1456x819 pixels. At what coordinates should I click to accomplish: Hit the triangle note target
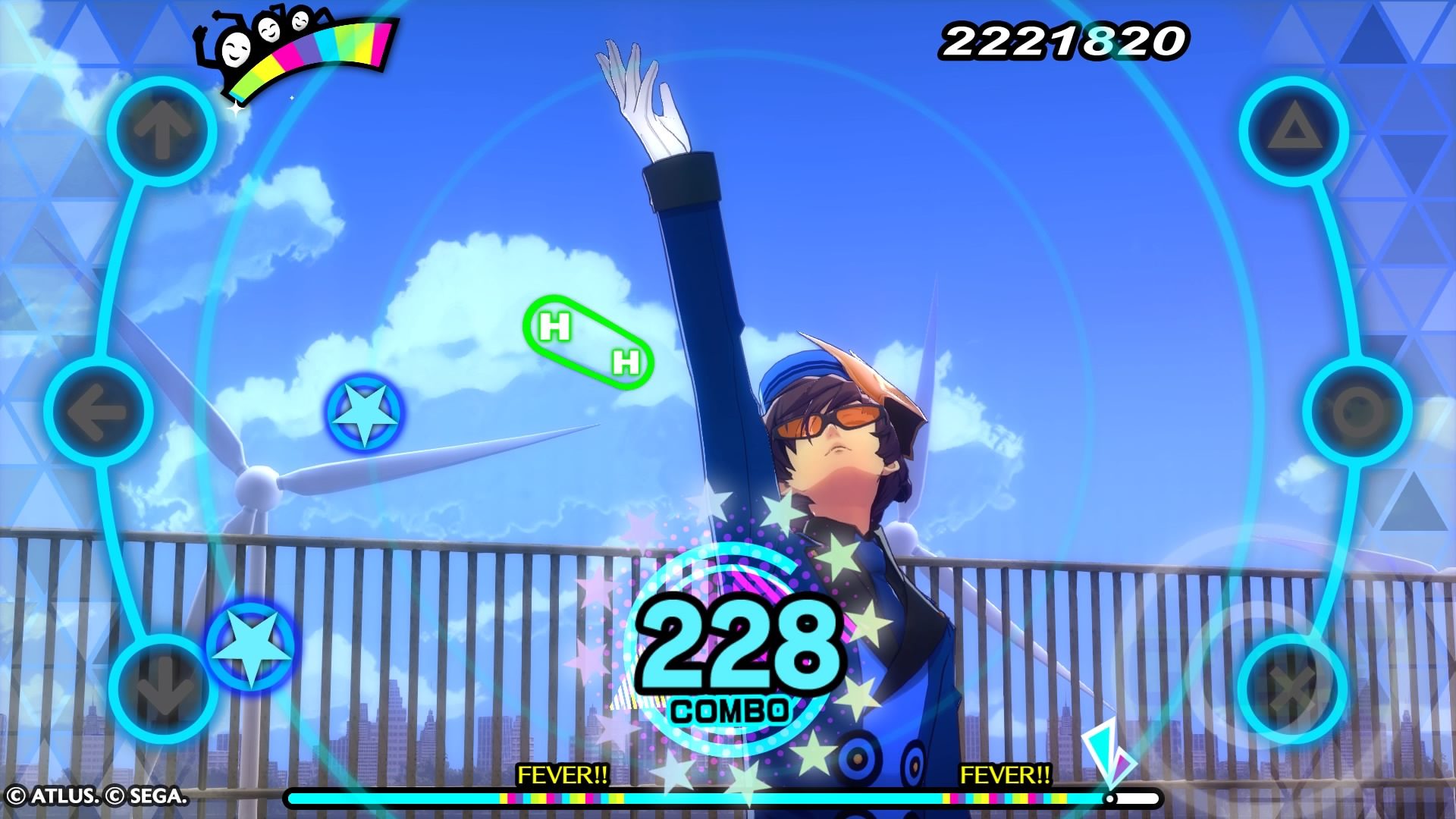(1294, 132)
